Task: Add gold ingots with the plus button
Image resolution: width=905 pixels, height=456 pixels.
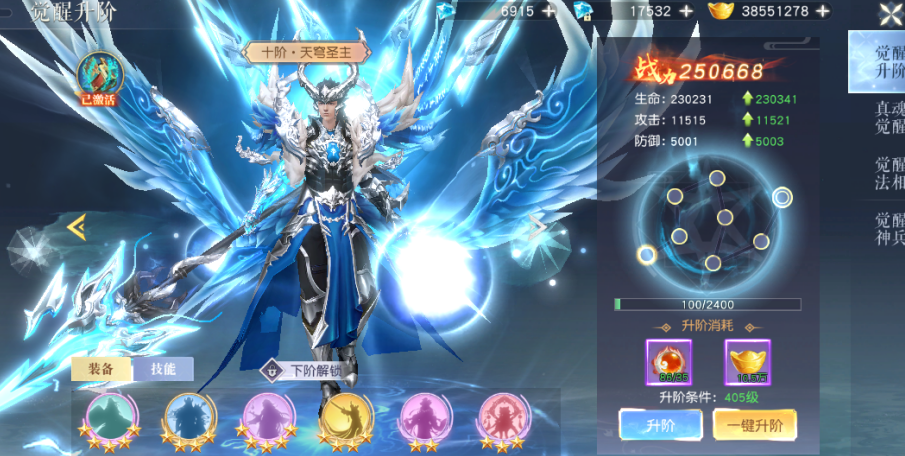Action: tap(822, 11)
